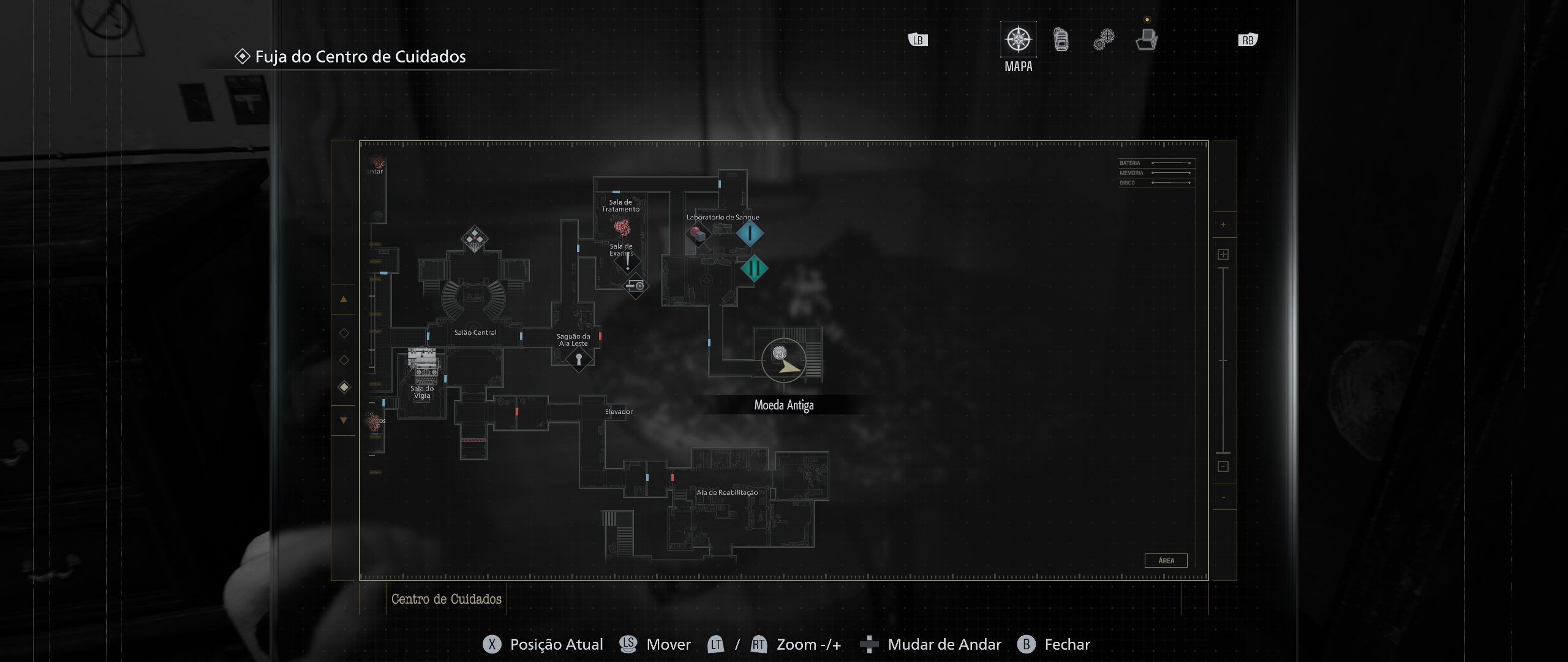Open the backpack inventory tab
Viewport: 1568px width, 662px height.
(x=1061, y=40)
